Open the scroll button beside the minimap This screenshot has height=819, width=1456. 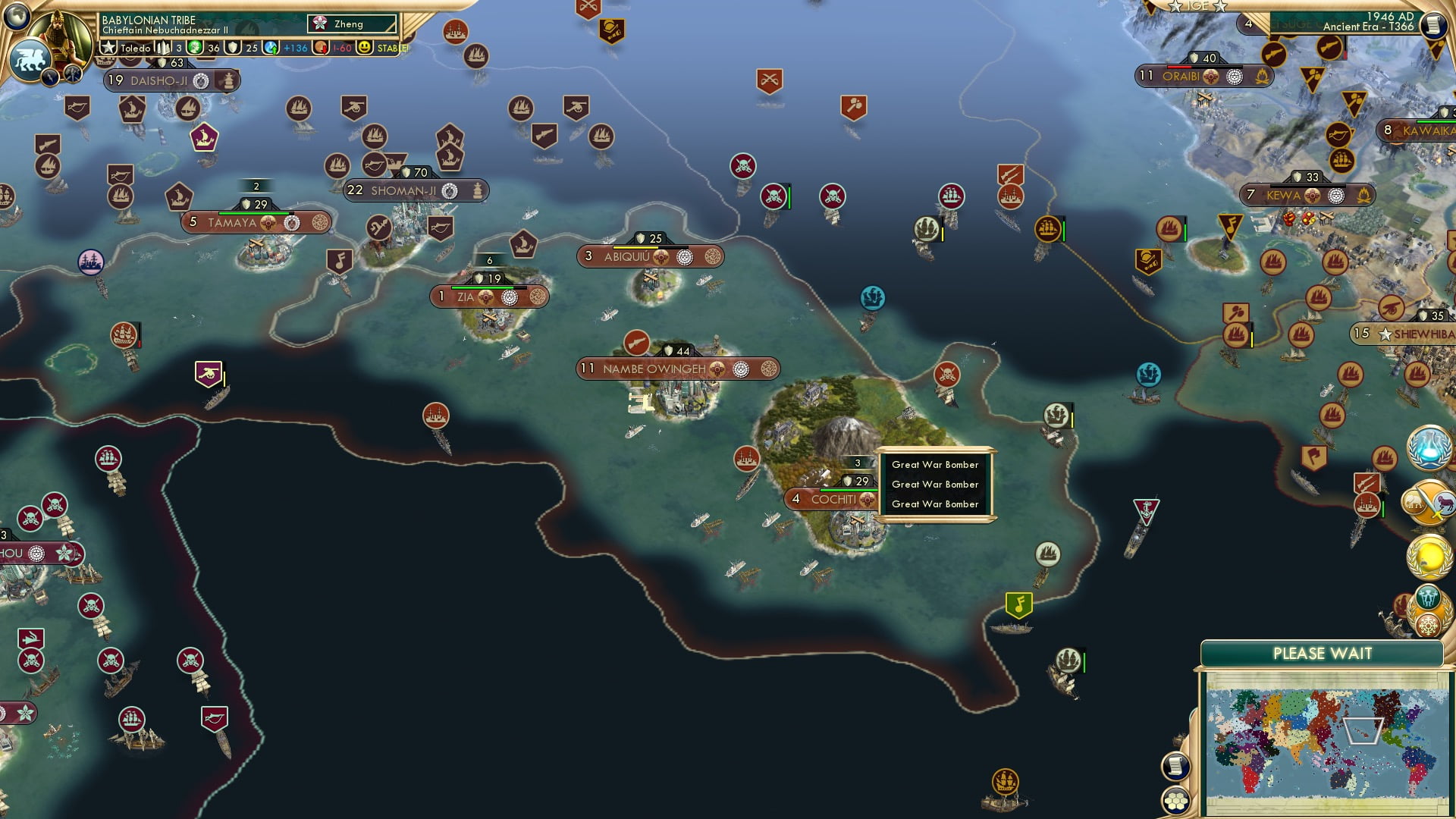tap(1175, 766)
